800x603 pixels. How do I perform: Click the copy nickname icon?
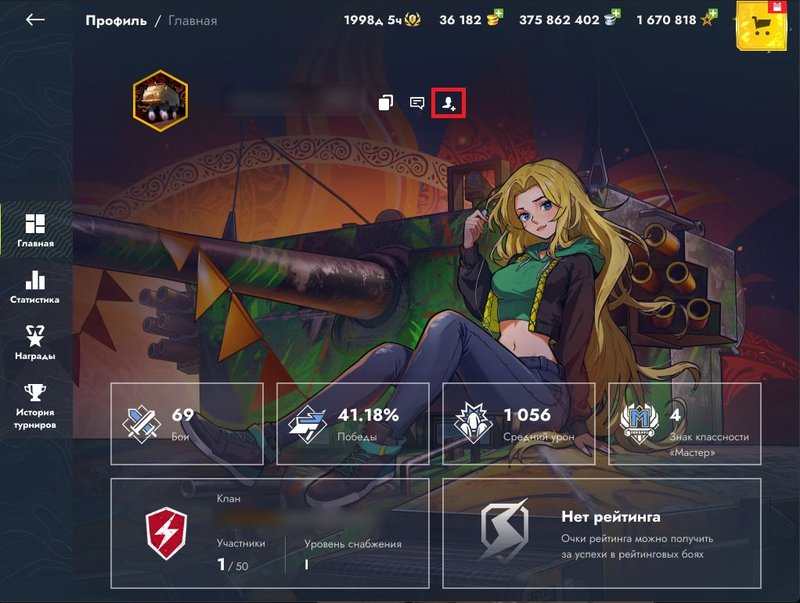point(386,103)
